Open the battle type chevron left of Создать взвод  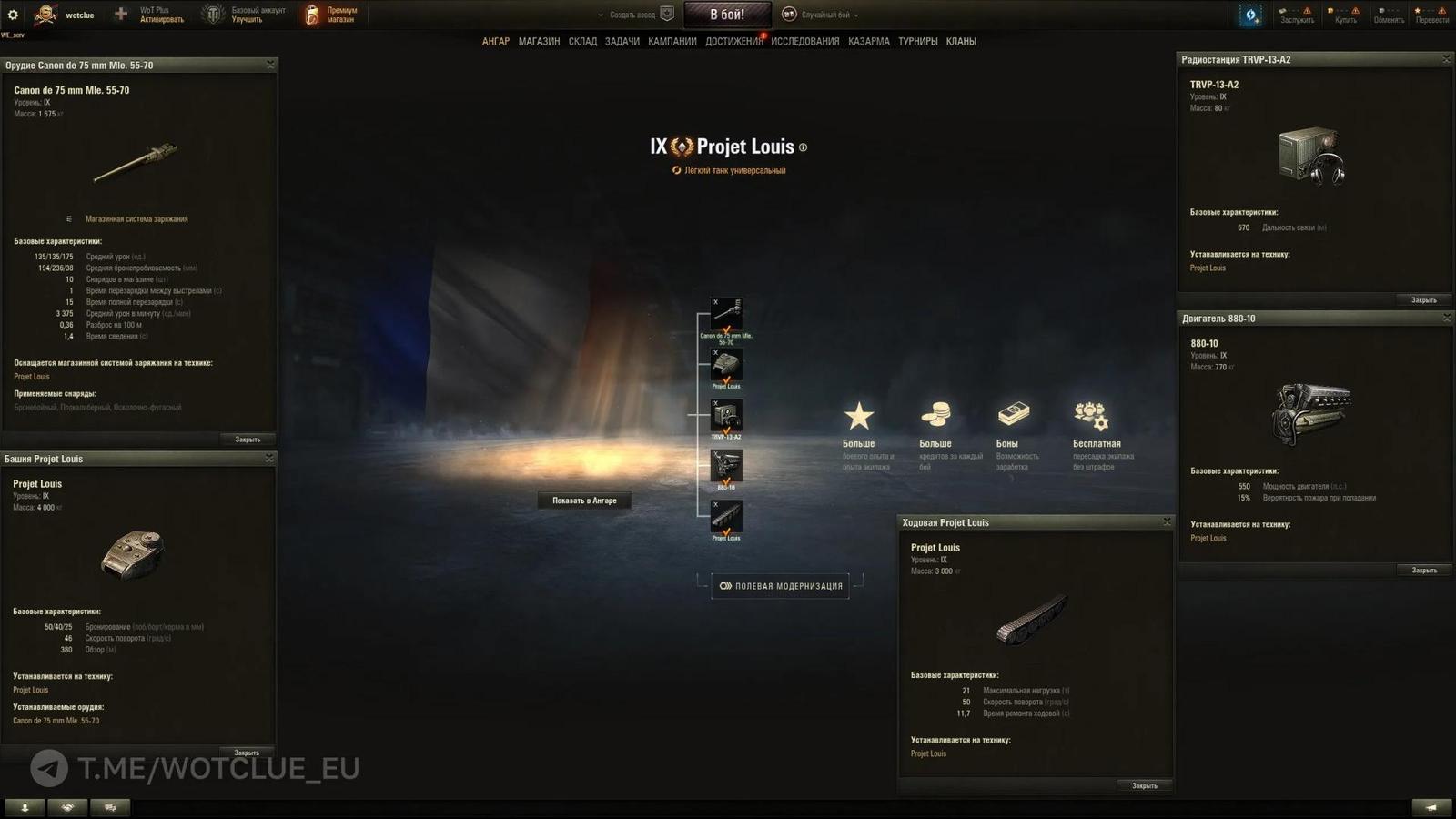[x=600, y=15]
